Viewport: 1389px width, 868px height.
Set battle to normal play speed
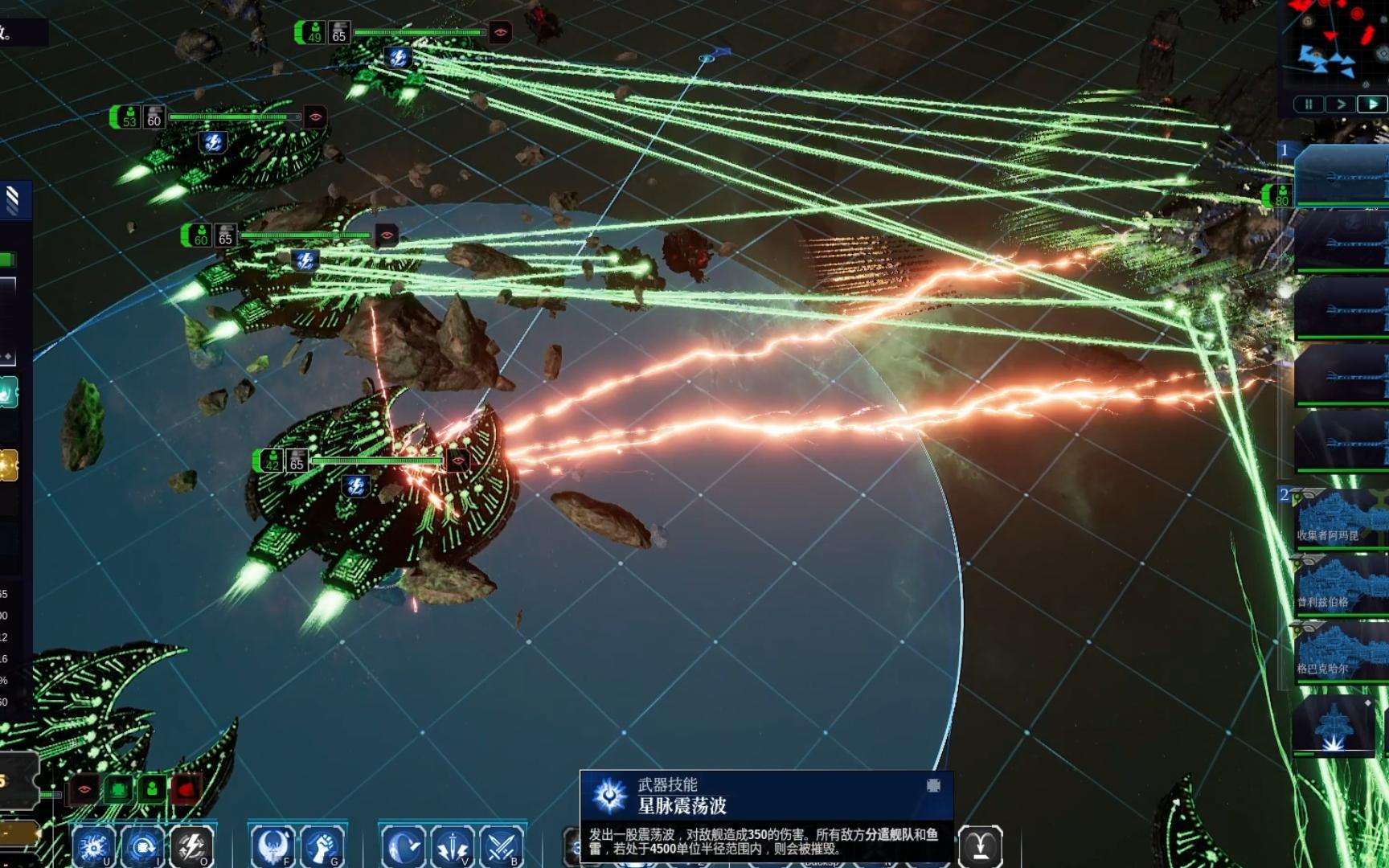(x=1372, y=104)
